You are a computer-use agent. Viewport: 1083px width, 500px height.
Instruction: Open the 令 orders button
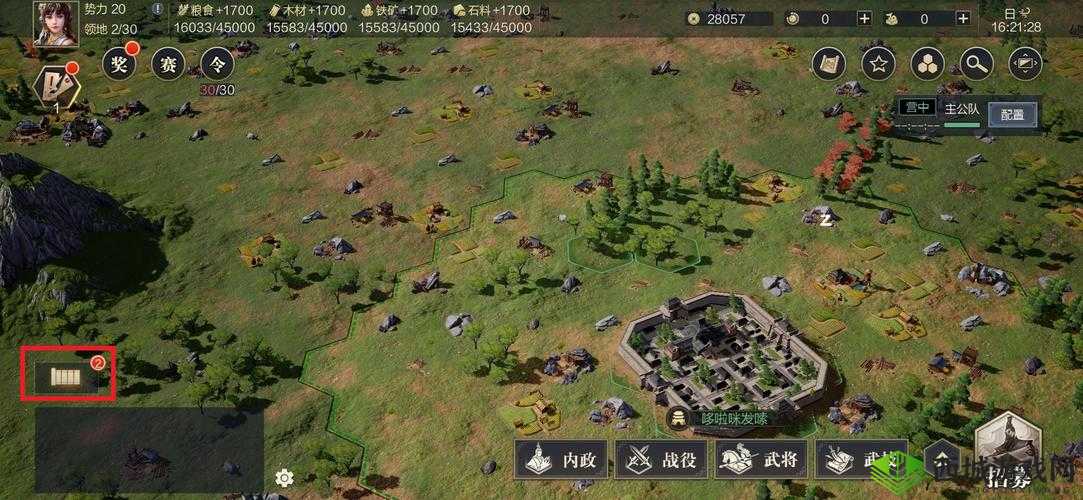(217, 65)
